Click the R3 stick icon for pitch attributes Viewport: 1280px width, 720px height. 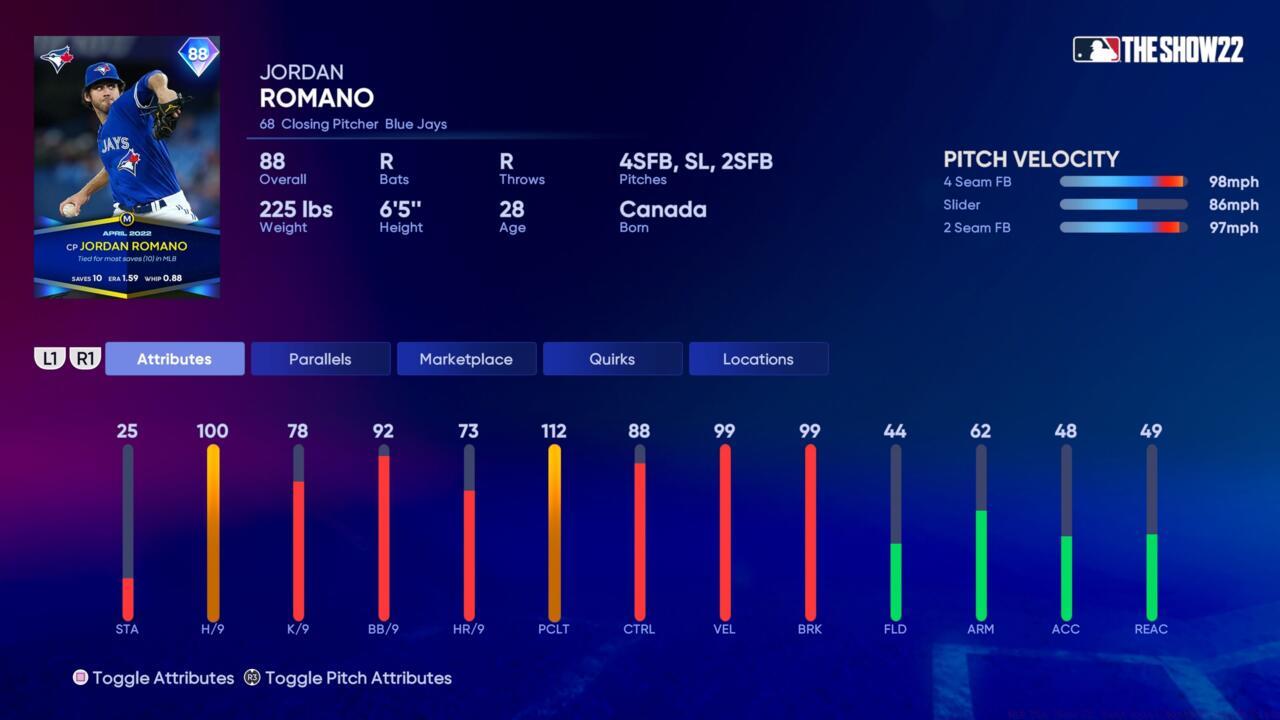coord(250,678)
